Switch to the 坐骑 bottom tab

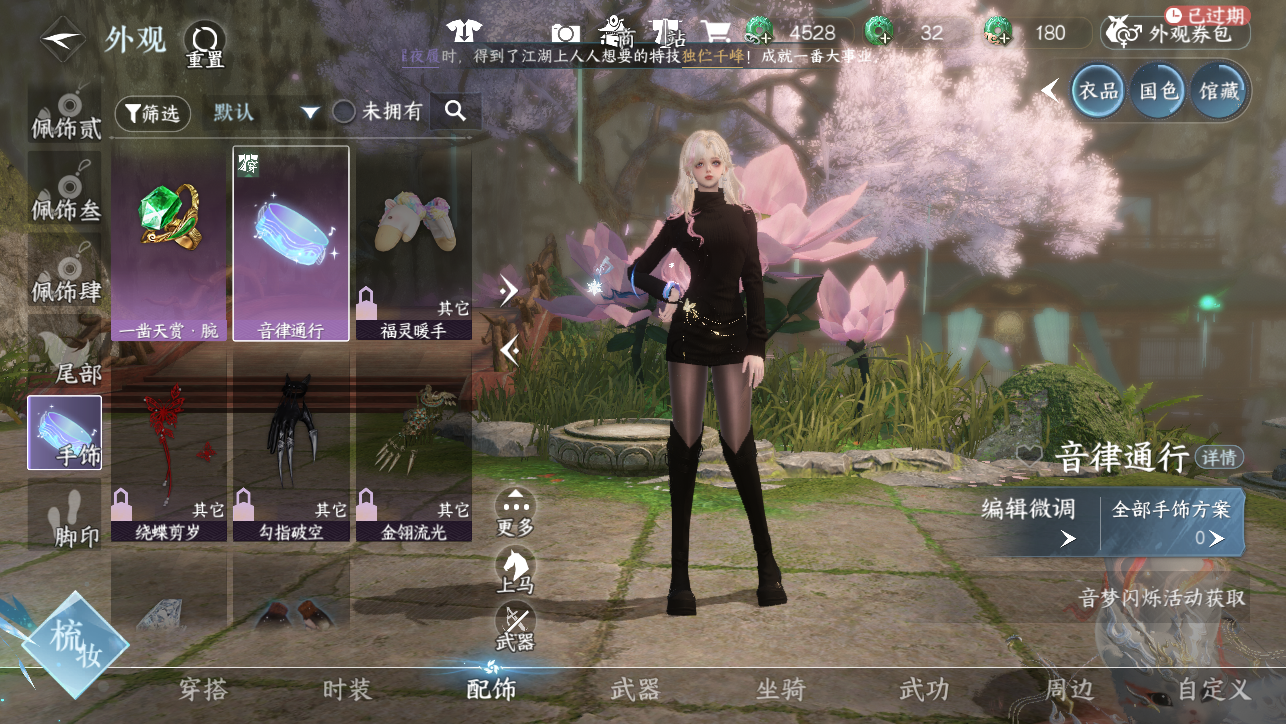tap(780, 689)
